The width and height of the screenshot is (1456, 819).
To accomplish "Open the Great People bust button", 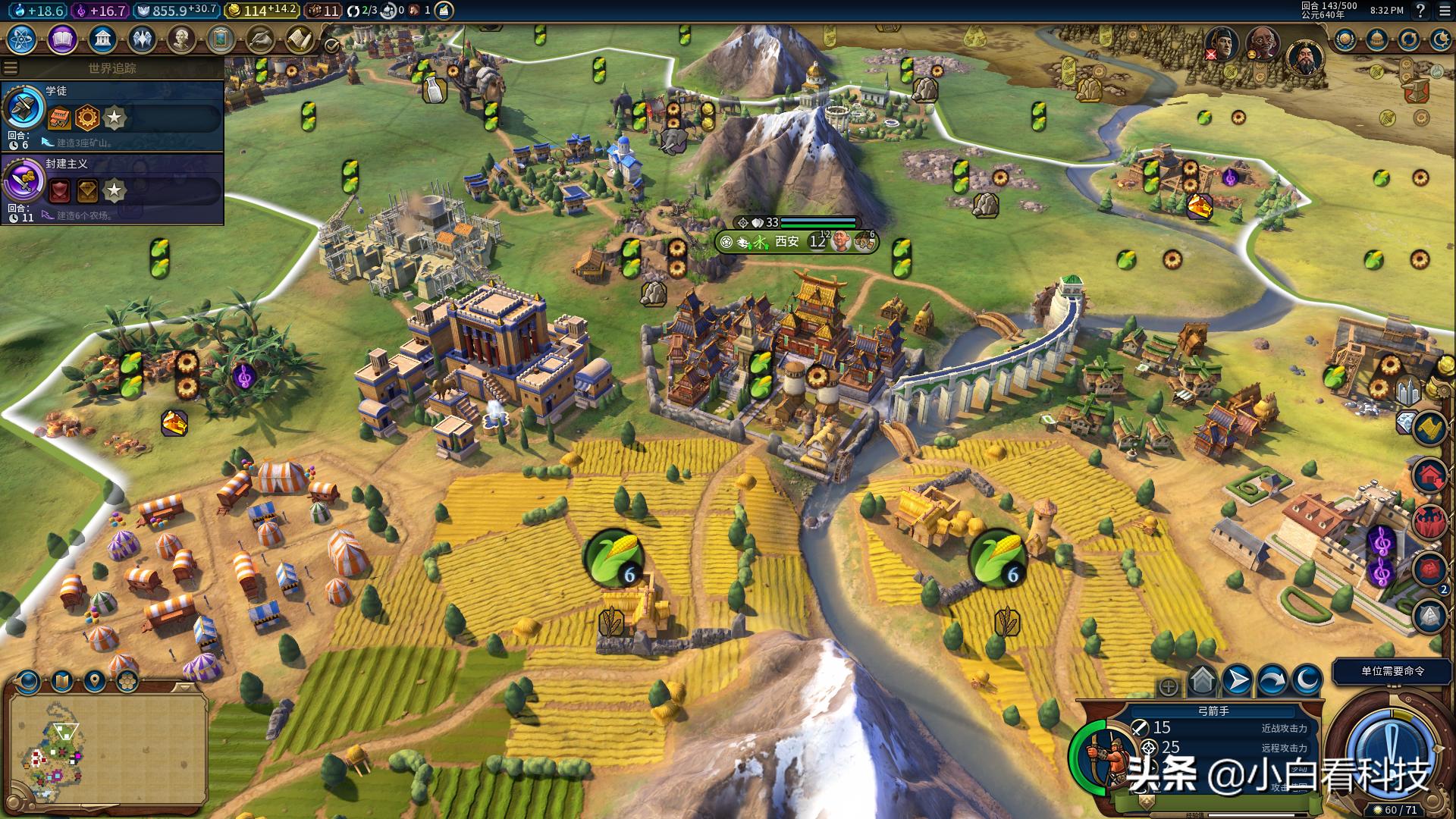I will pyautogui.click(x=181, y=39).
